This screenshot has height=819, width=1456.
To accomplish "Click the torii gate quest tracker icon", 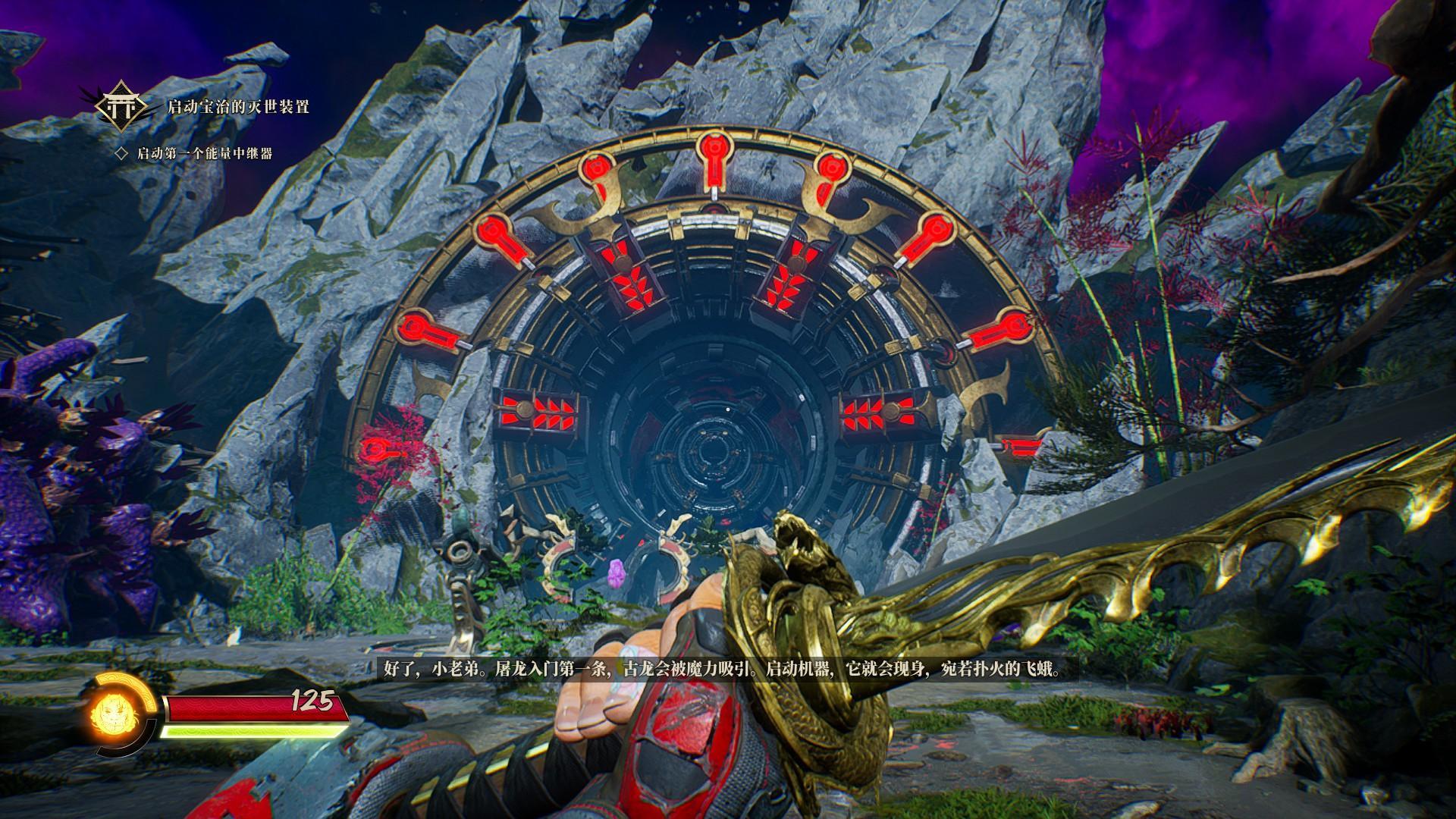I will point(121,107).
